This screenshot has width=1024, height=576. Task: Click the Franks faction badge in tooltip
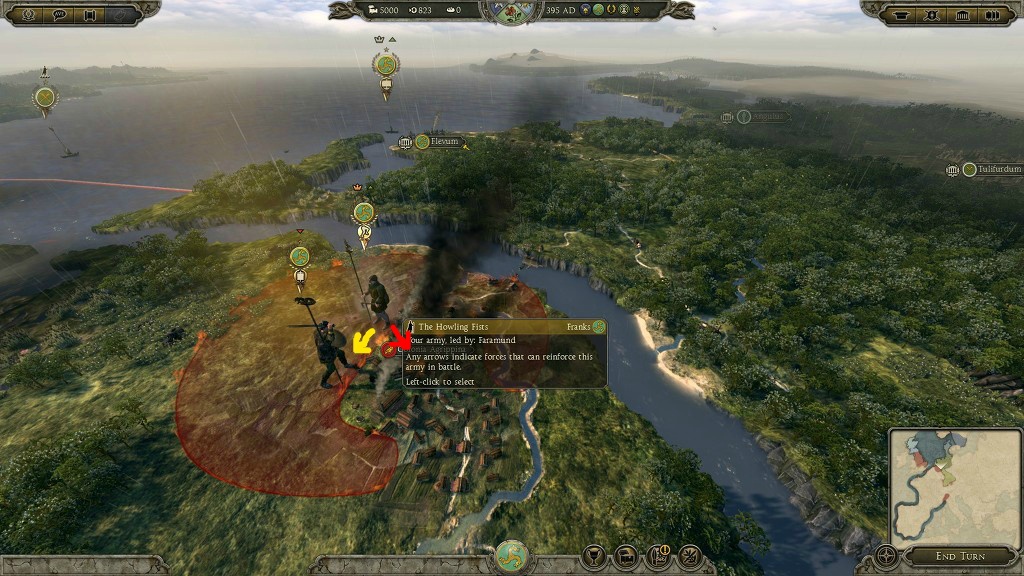598,327
